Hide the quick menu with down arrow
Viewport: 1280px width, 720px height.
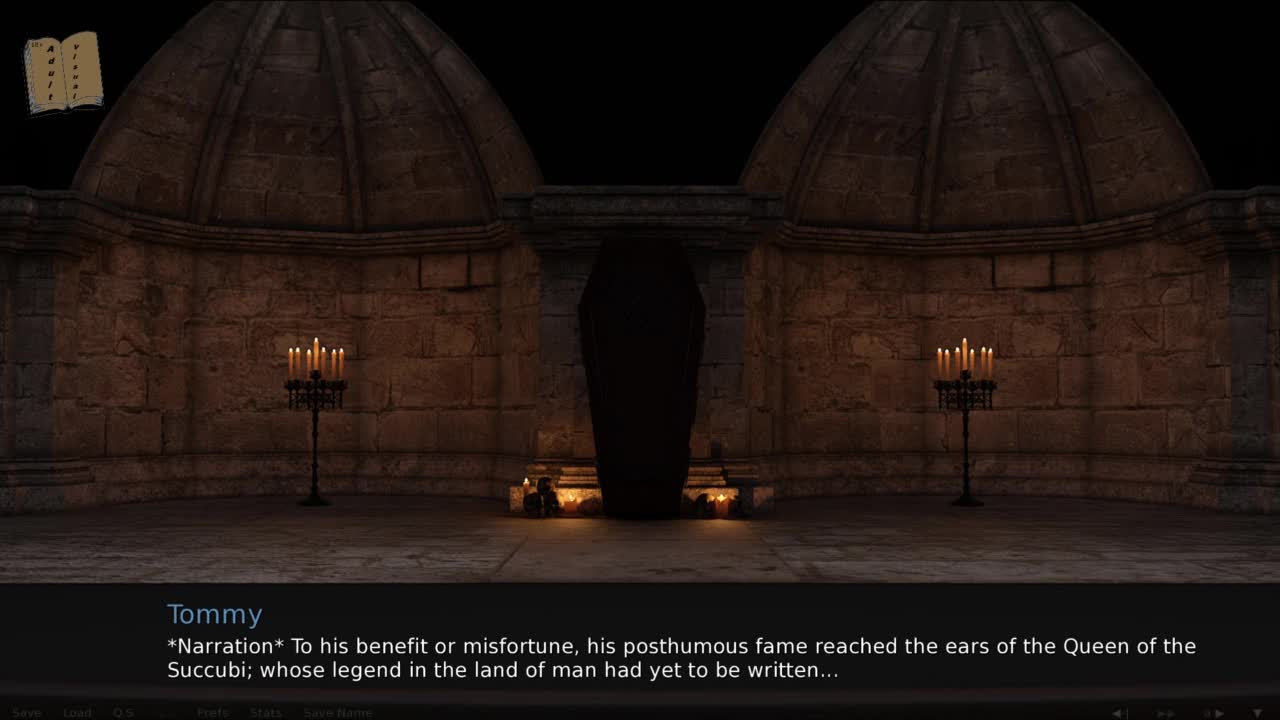click(1257, 713)
